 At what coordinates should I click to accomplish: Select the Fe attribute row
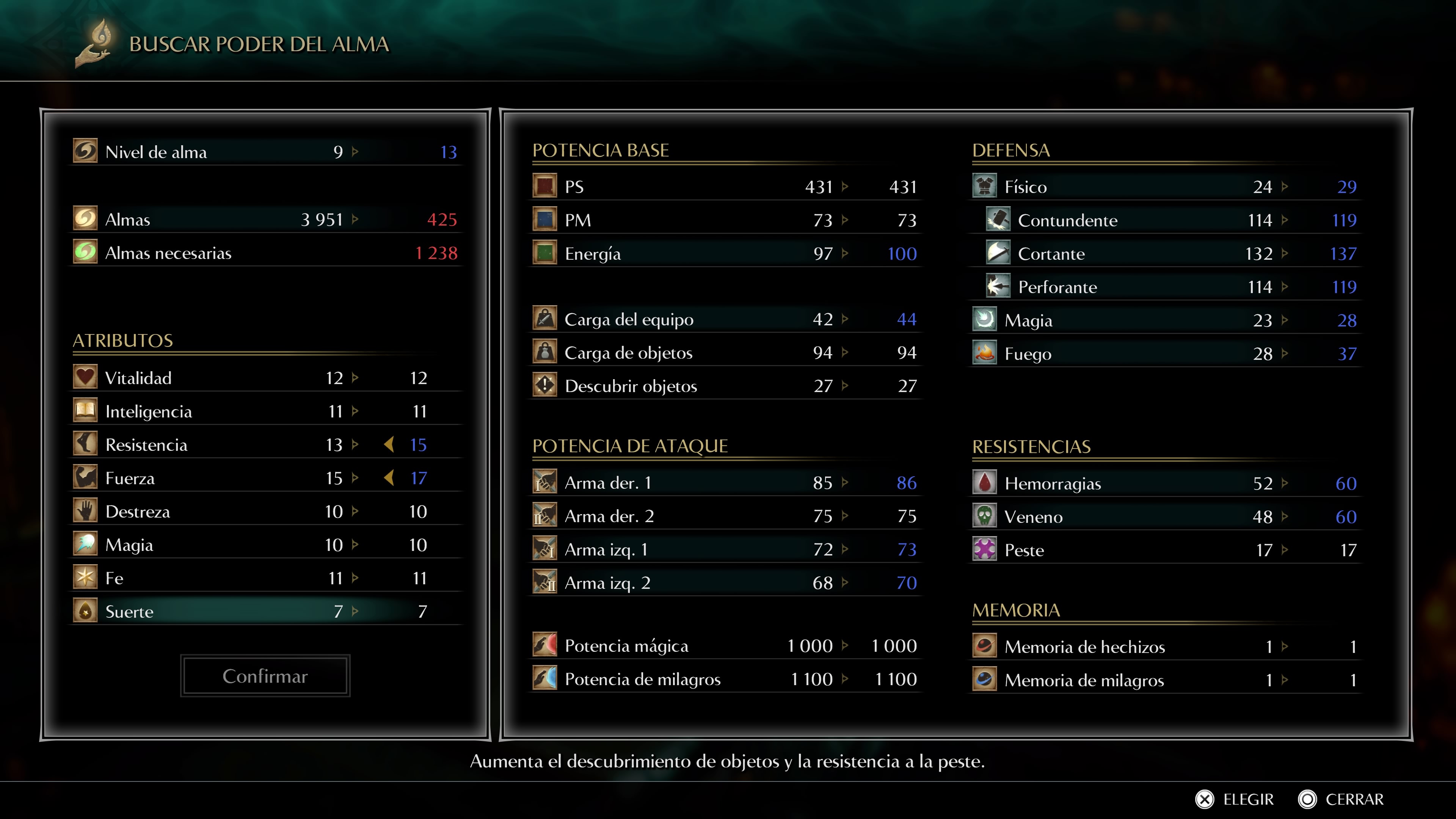tap(266, 578)
